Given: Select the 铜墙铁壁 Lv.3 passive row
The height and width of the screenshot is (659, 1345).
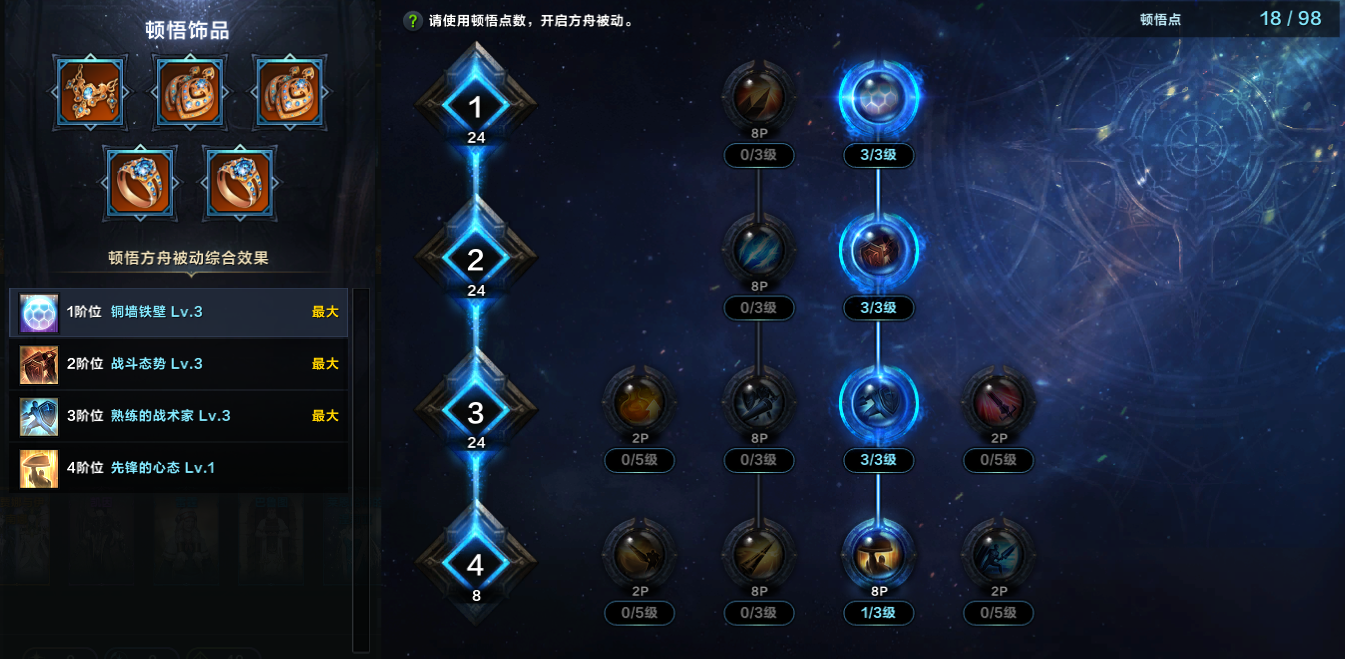Looking at the screenshot, I should (180, 312).
